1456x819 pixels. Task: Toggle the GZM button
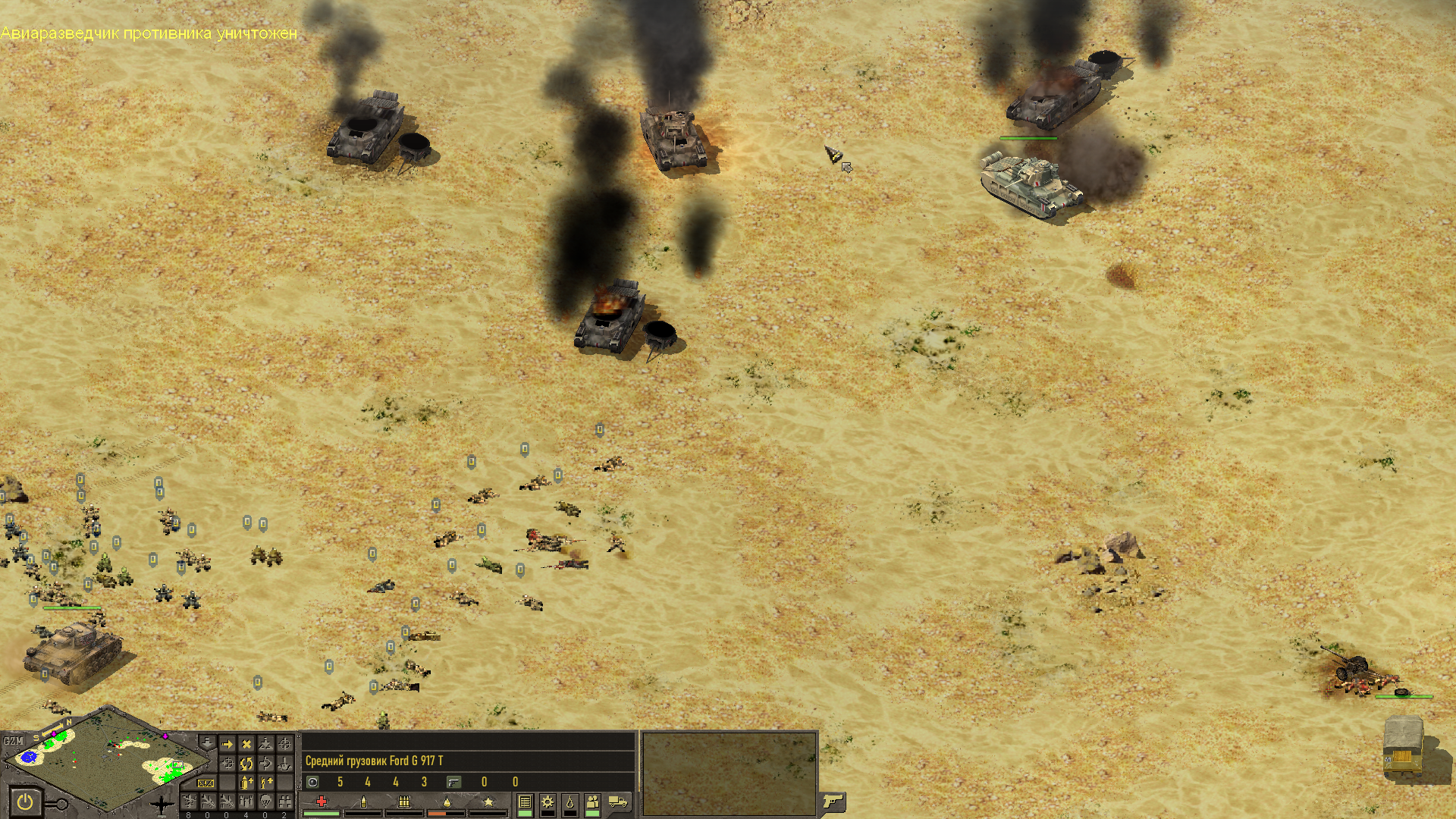(x=13, y=741)
